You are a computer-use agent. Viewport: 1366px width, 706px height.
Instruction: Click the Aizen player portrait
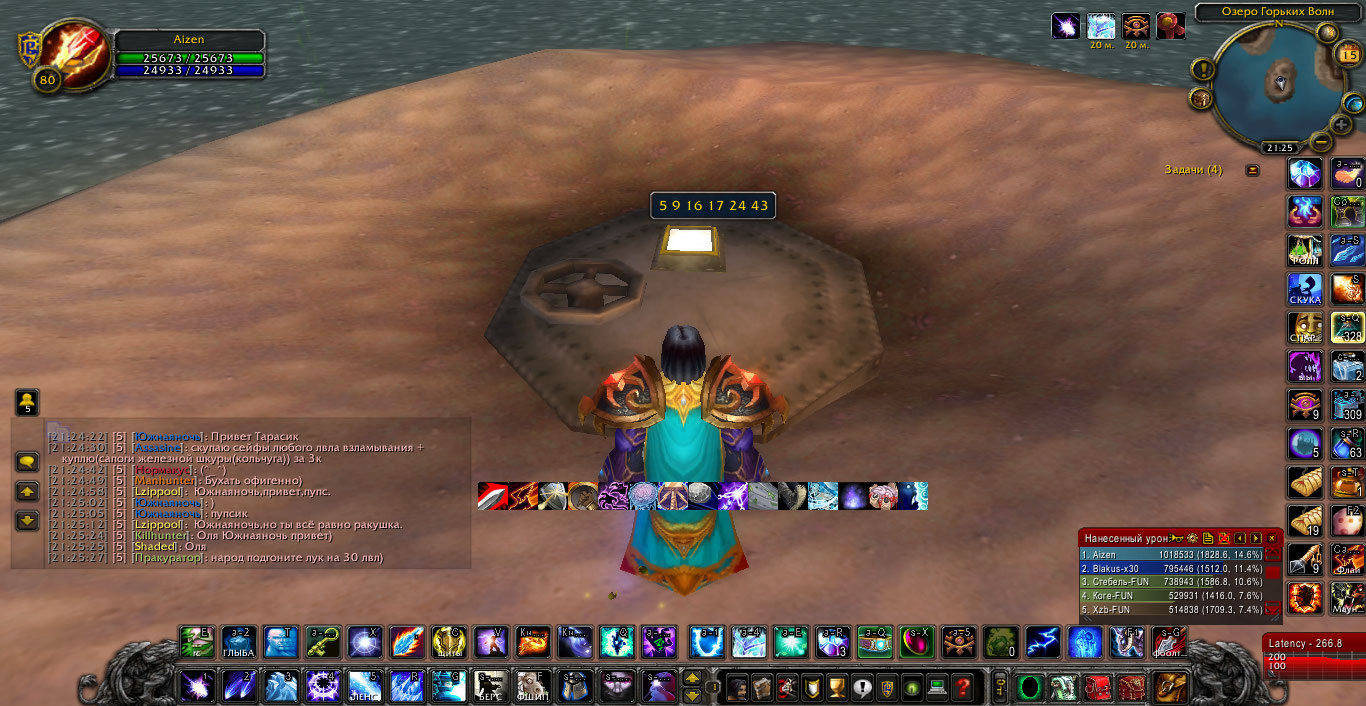point(58,58)
